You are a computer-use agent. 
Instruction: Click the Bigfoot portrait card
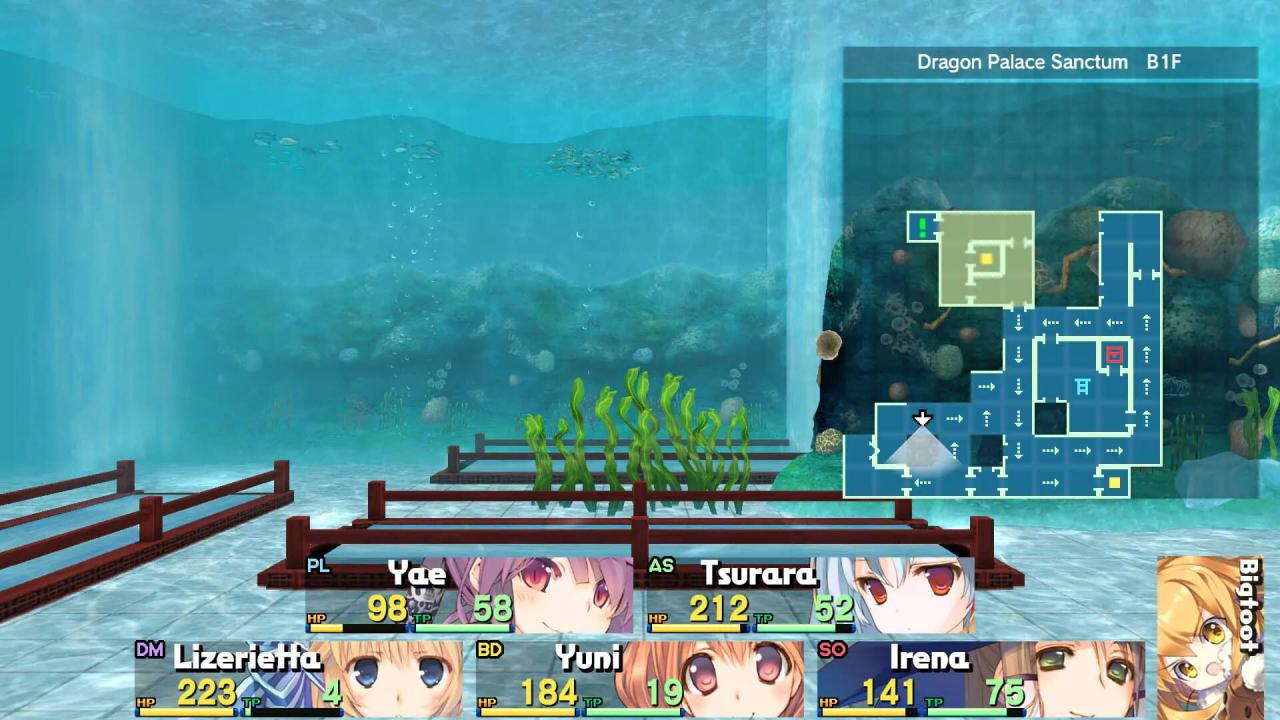click(1209, 636)
